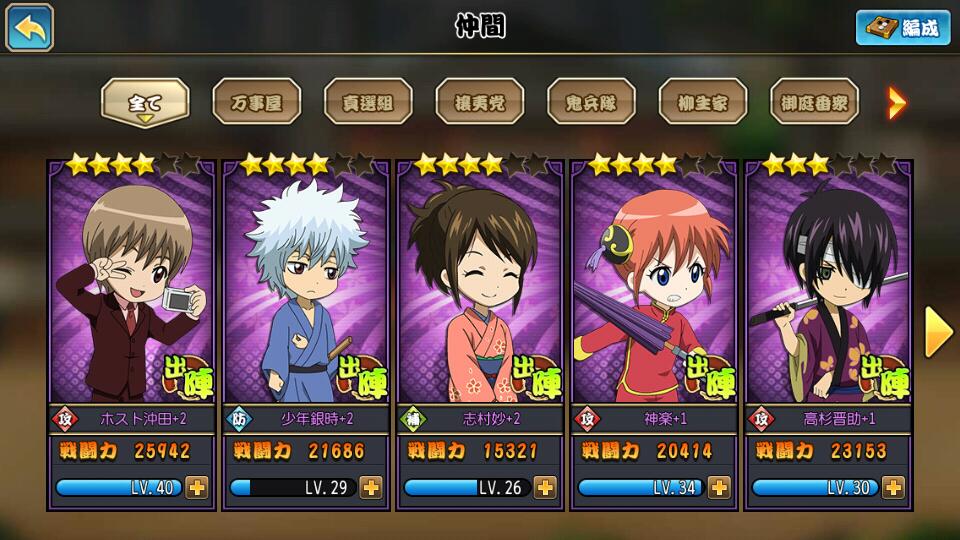
Task: Go back with the yellow arrow button
Action: 30,28
